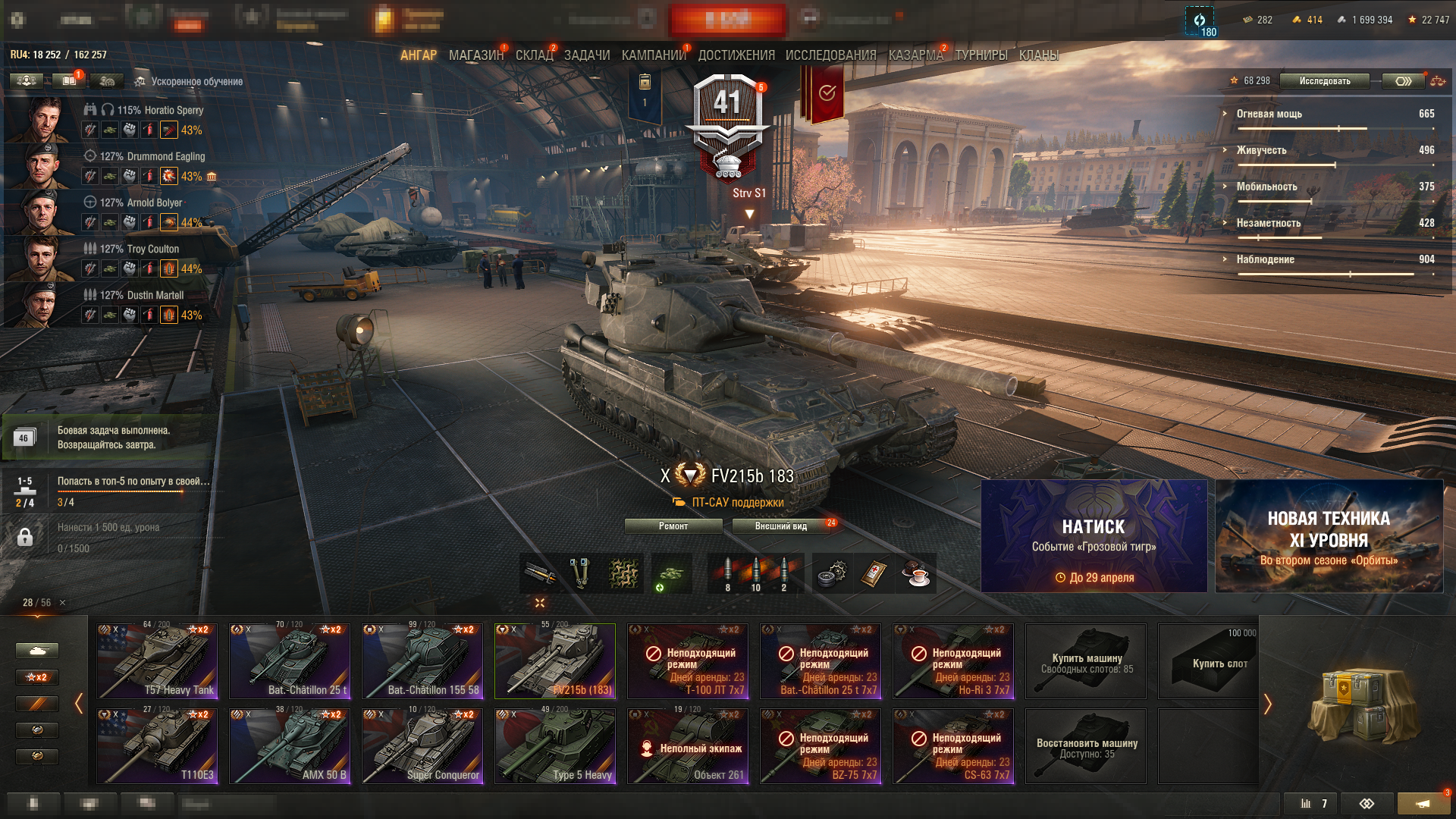Go to the ИССЛЕДОВАНИЯ research tab
1456x819 pixels.
pyautogui.click(x=830, y=55)
